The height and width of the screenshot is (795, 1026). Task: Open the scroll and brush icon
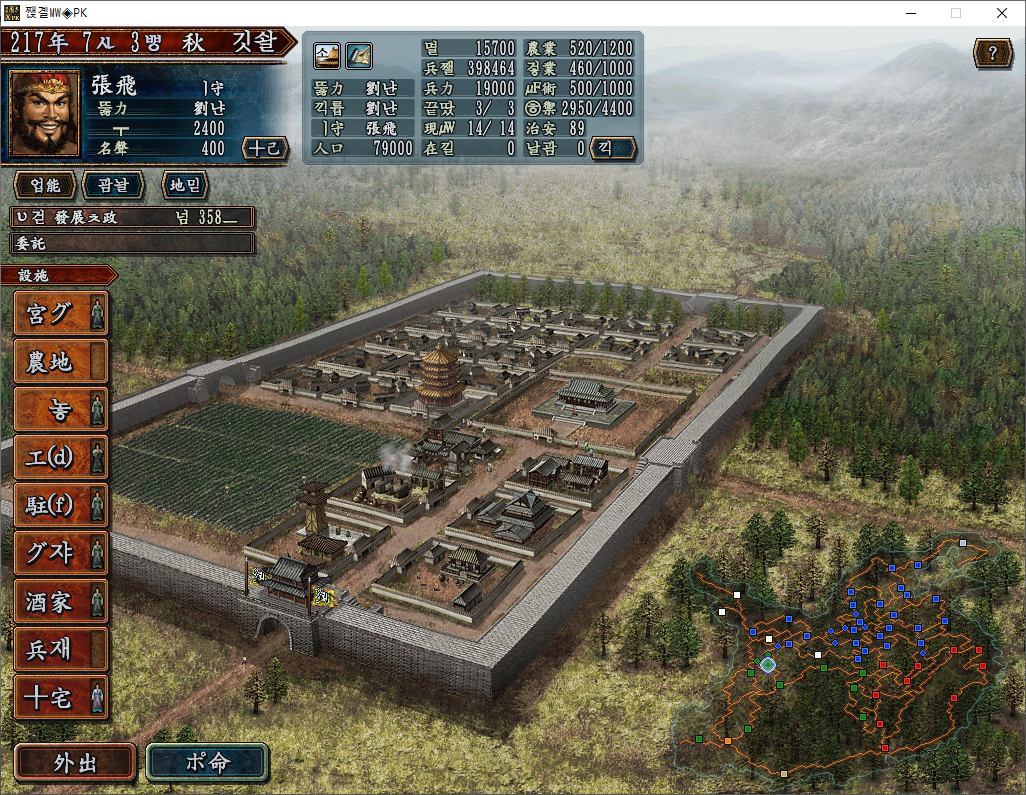point(359,55)
